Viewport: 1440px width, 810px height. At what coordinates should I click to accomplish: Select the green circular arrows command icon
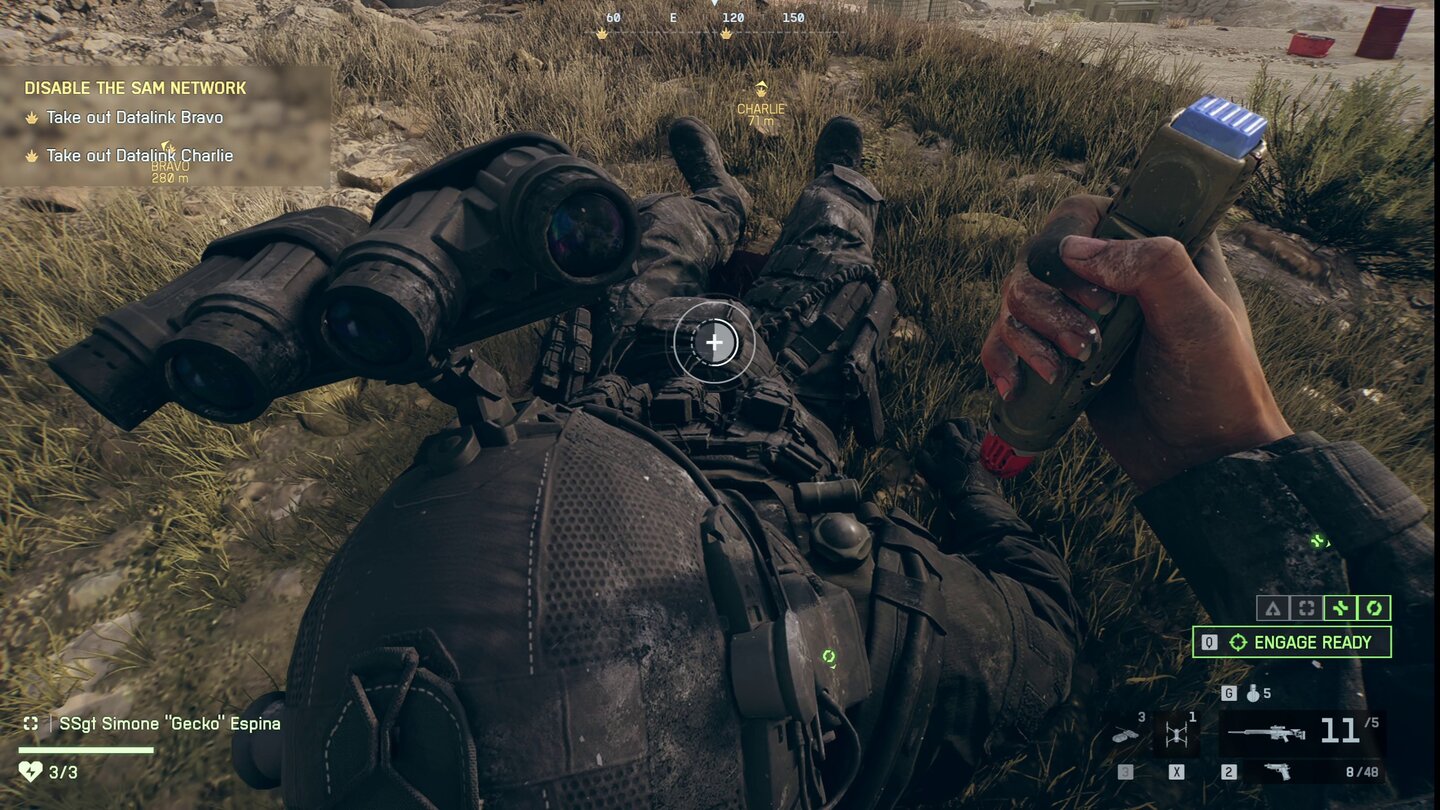(1373, 608)
